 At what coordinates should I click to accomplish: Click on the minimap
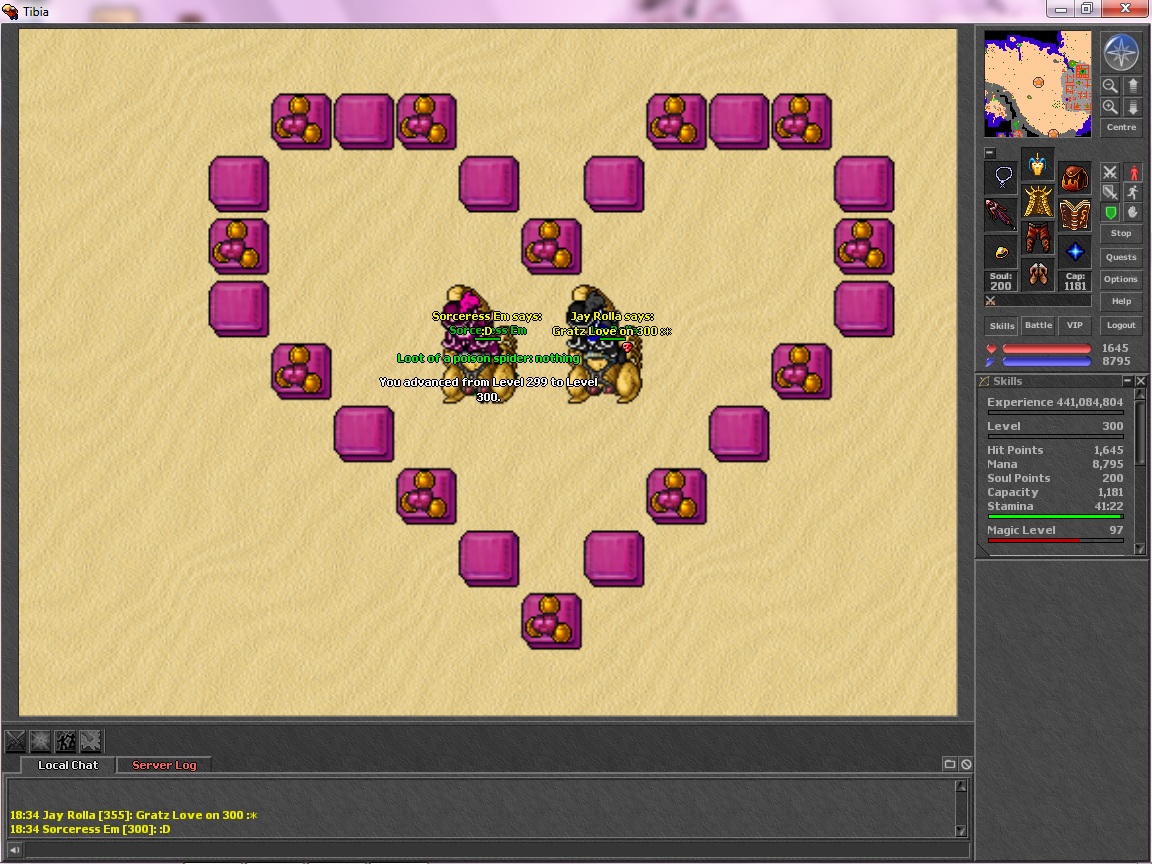point(1037,84)
